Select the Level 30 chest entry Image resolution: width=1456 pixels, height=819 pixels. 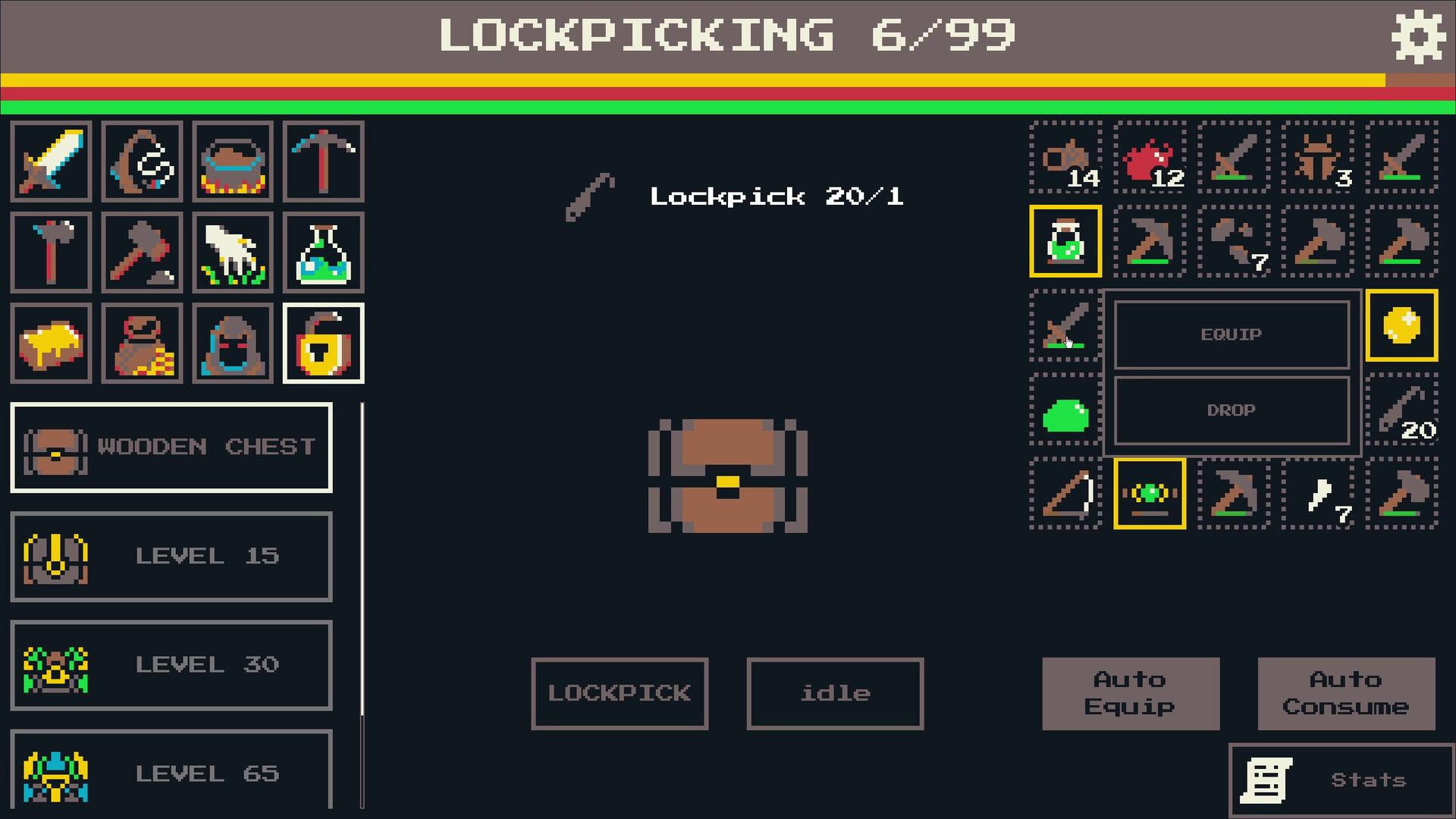coord(171,664)
